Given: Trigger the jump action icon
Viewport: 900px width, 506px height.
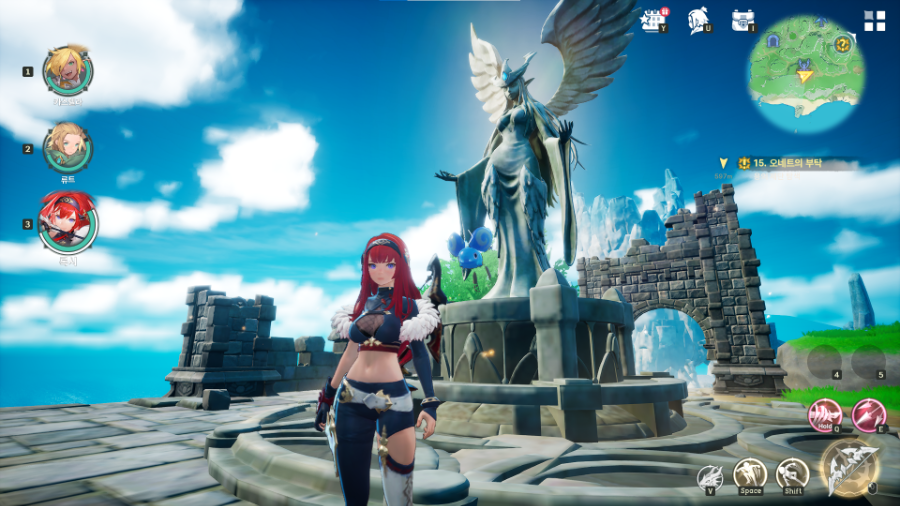Looking at the screenshot, I should [x=750, y=473].
